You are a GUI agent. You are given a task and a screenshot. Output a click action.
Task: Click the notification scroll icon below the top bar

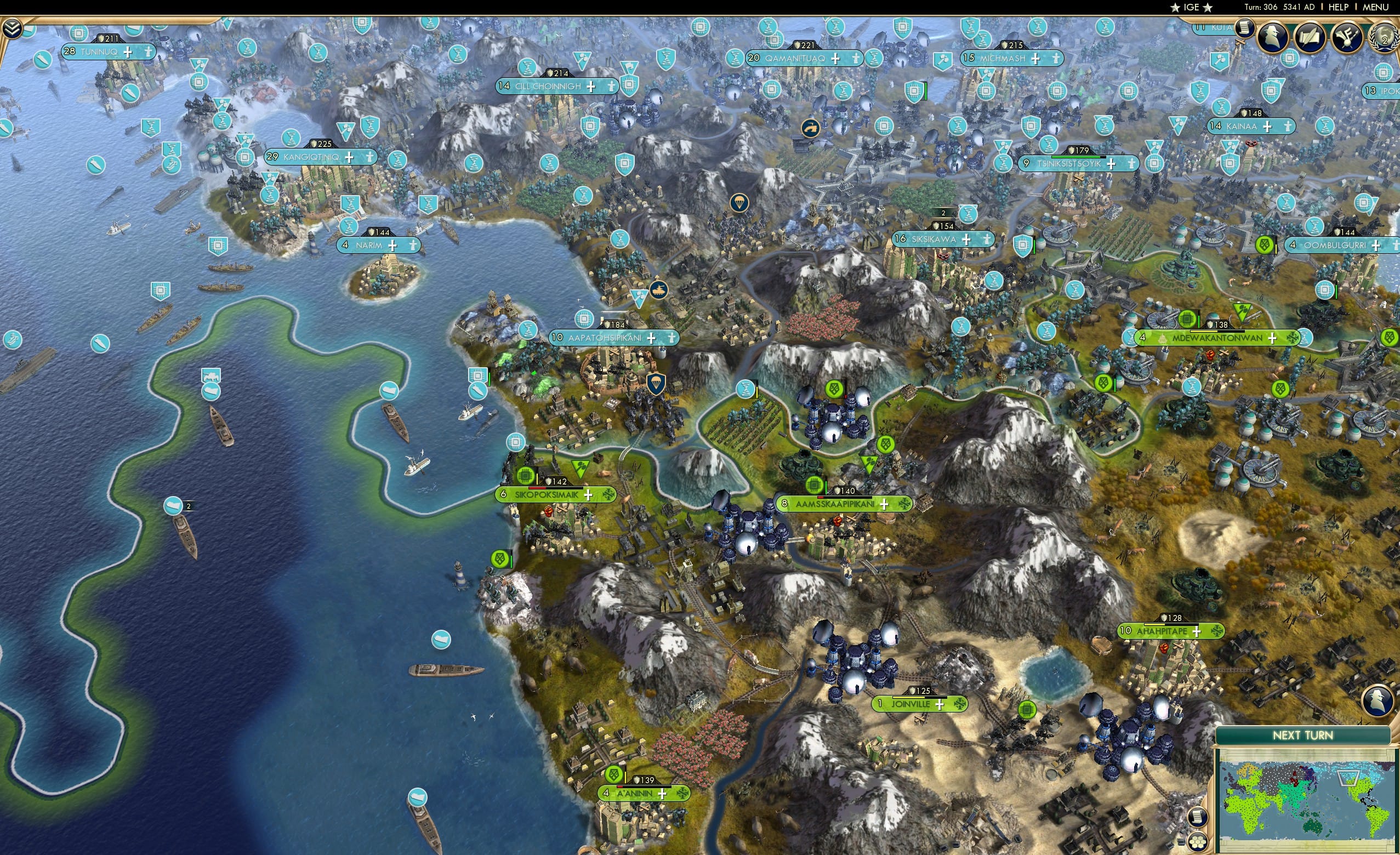pos(1245,27)
